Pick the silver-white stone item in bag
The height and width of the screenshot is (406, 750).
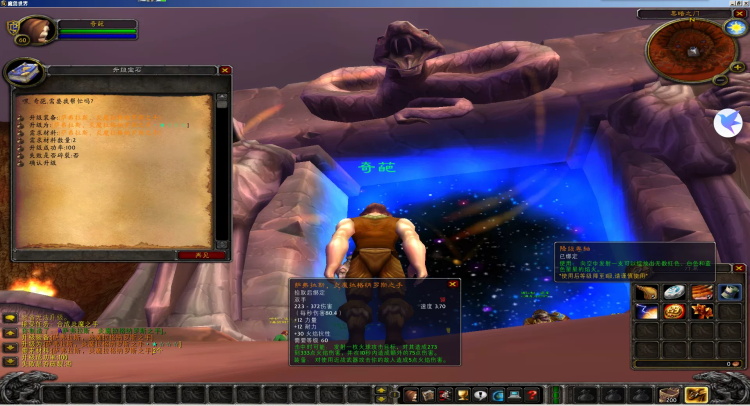(x=675, y=292)
